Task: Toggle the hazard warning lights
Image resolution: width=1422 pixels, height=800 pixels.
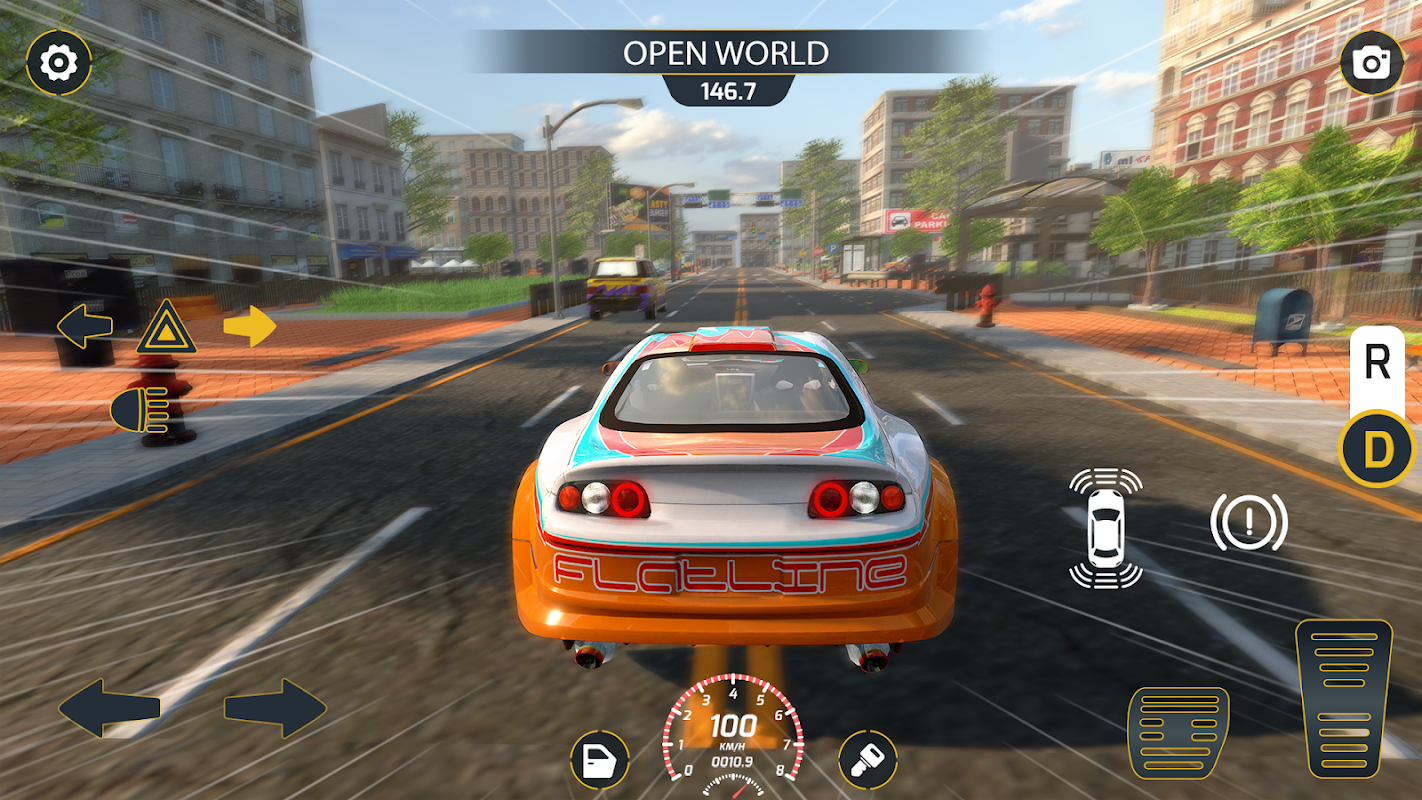Action: coord(166,327)
